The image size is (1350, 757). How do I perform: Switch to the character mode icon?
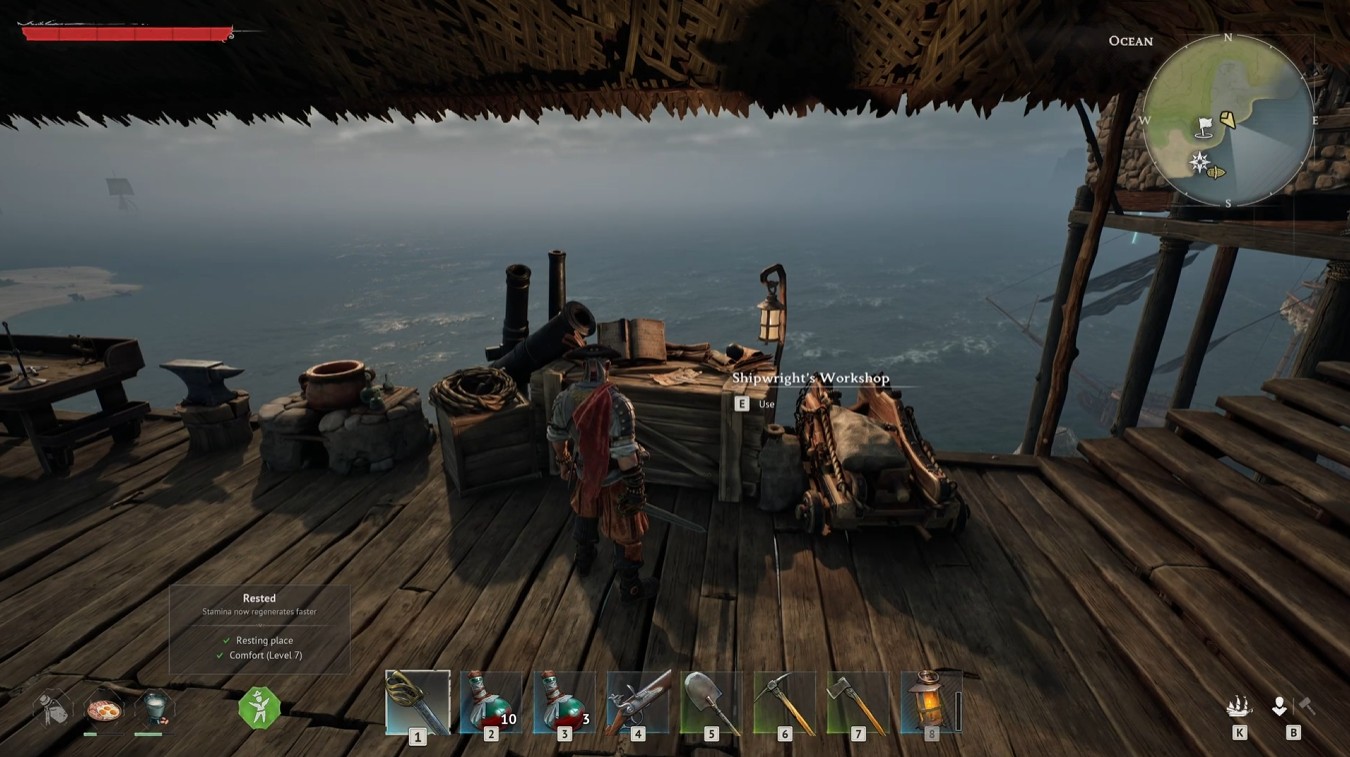click(1279, 707)
